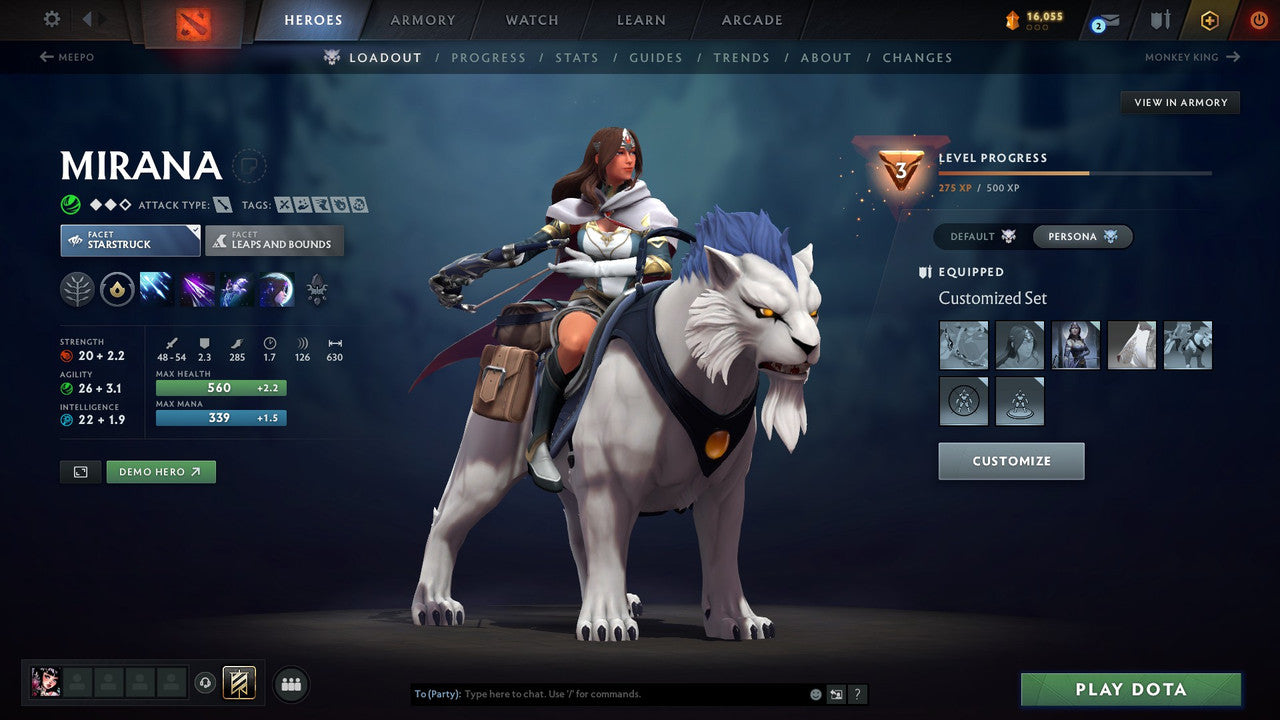The width and height of the screenshot is (1280, 720).
Task: Open the mail inbox with 2 notifications
Action: [1101, 19]
